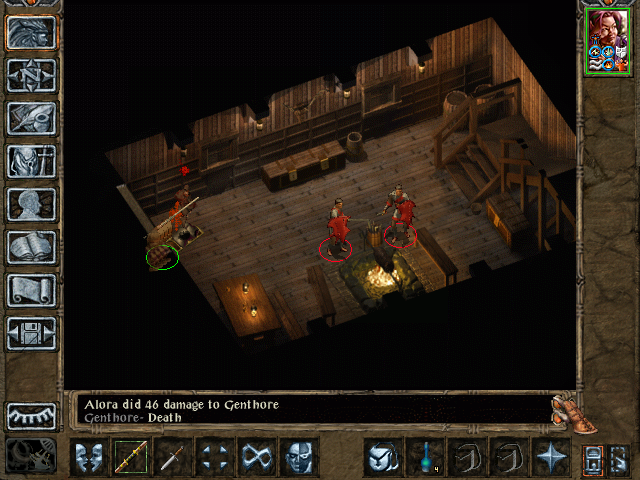Return to game with the dragon button
This screenshot has height=480, width=640.
(x=31, y=32)
